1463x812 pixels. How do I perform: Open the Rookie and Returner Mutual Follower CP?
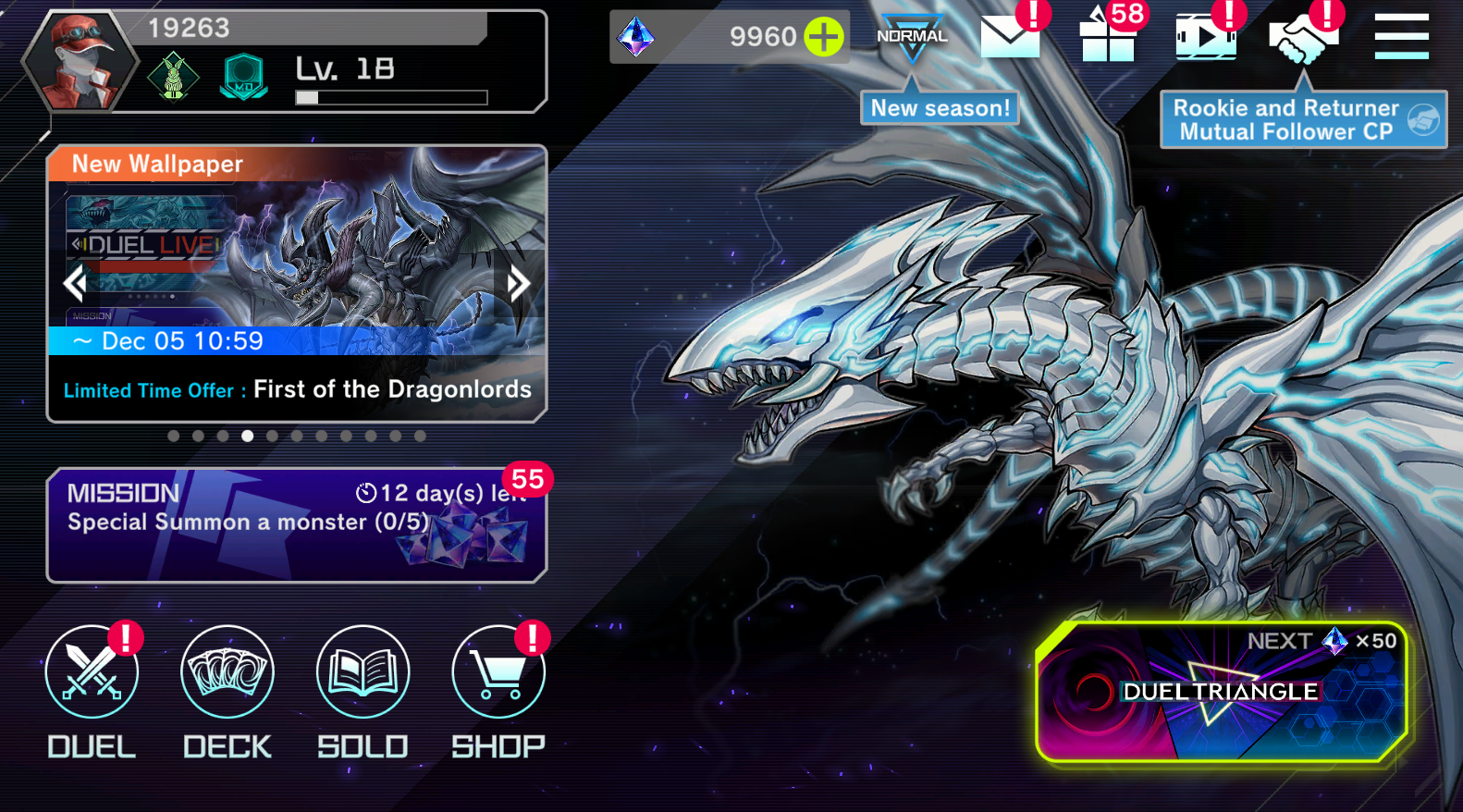[1303, 119]
